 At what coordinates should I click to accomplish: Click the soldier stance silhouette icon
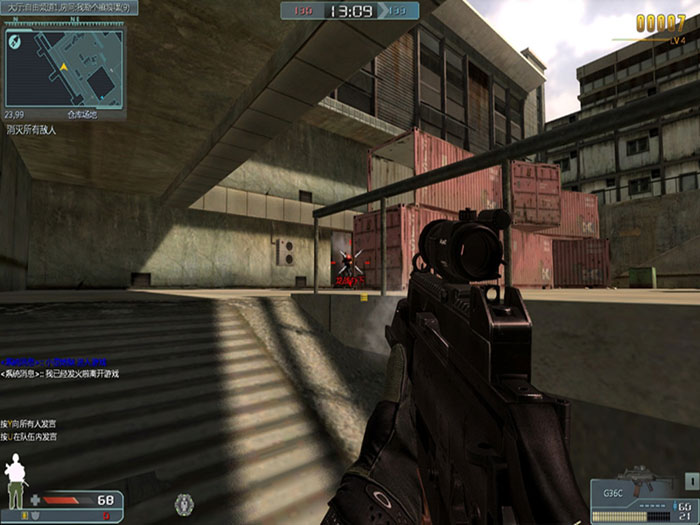tap(15, 482)
